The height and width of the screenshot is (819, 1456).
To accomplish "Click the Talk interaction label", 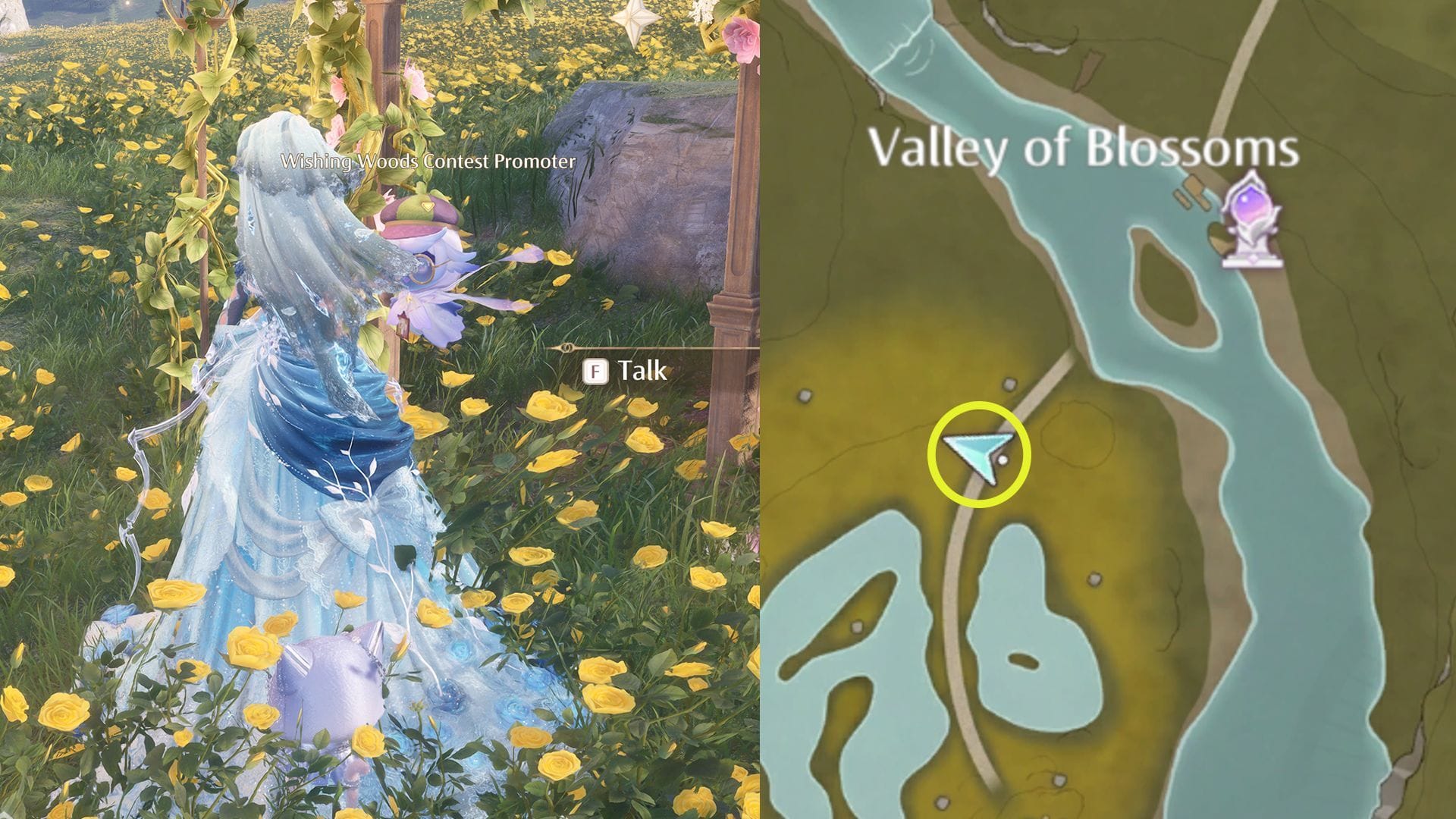I will pyautogui.click(x=641, y=372).
